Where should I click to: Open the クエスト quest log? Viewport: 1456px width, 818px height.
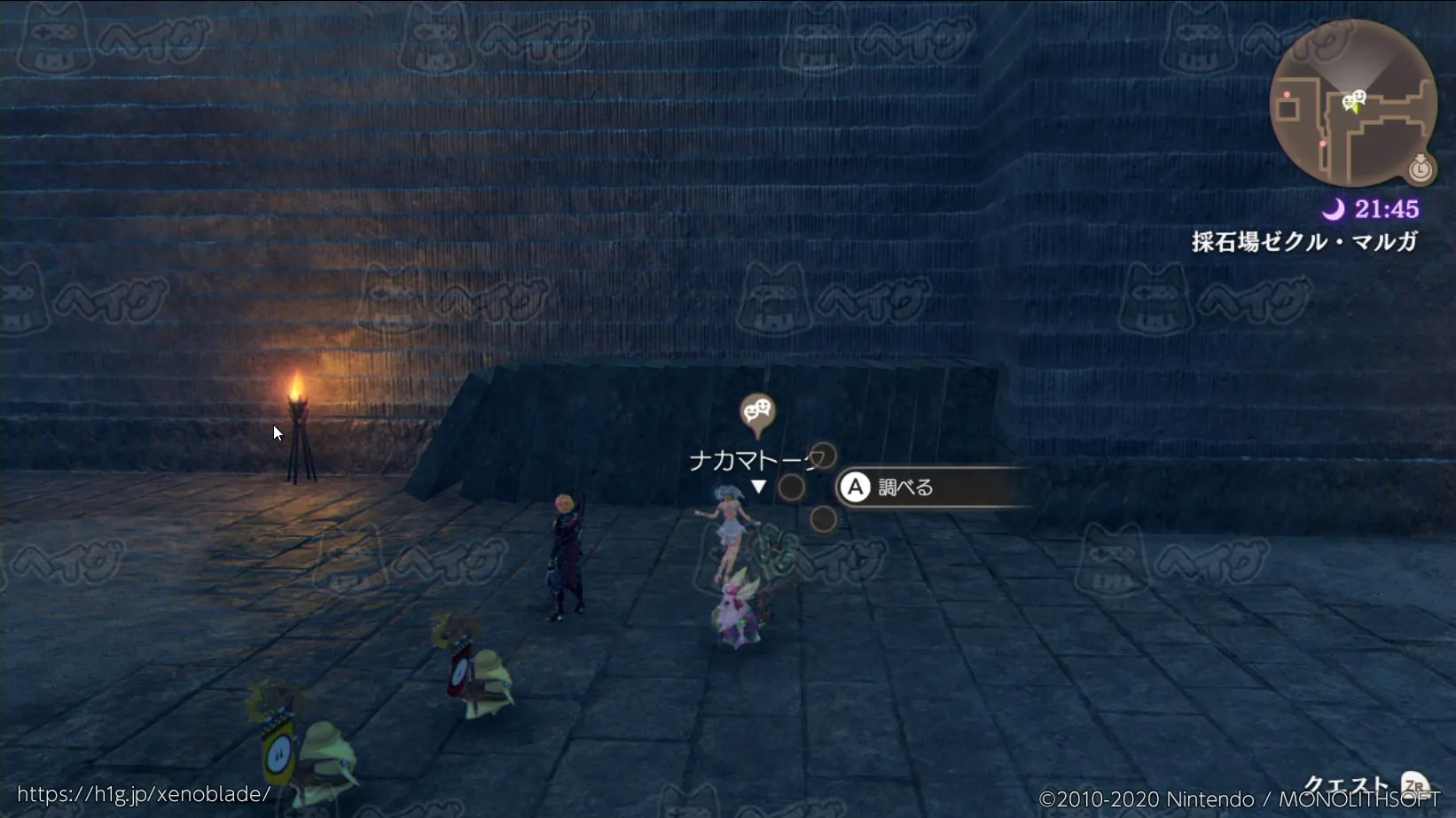pos(1348,784)
